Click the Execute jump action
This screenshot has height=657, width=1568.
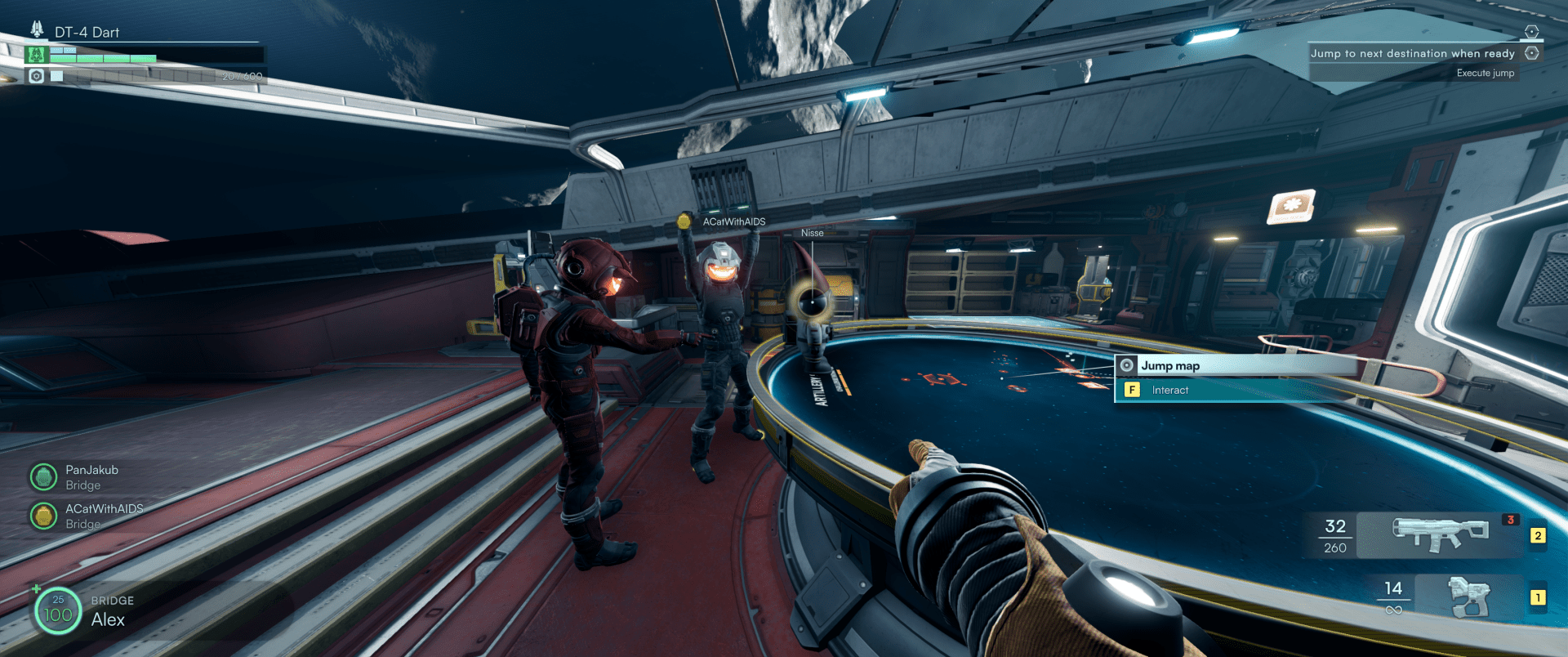[1484, 73]
